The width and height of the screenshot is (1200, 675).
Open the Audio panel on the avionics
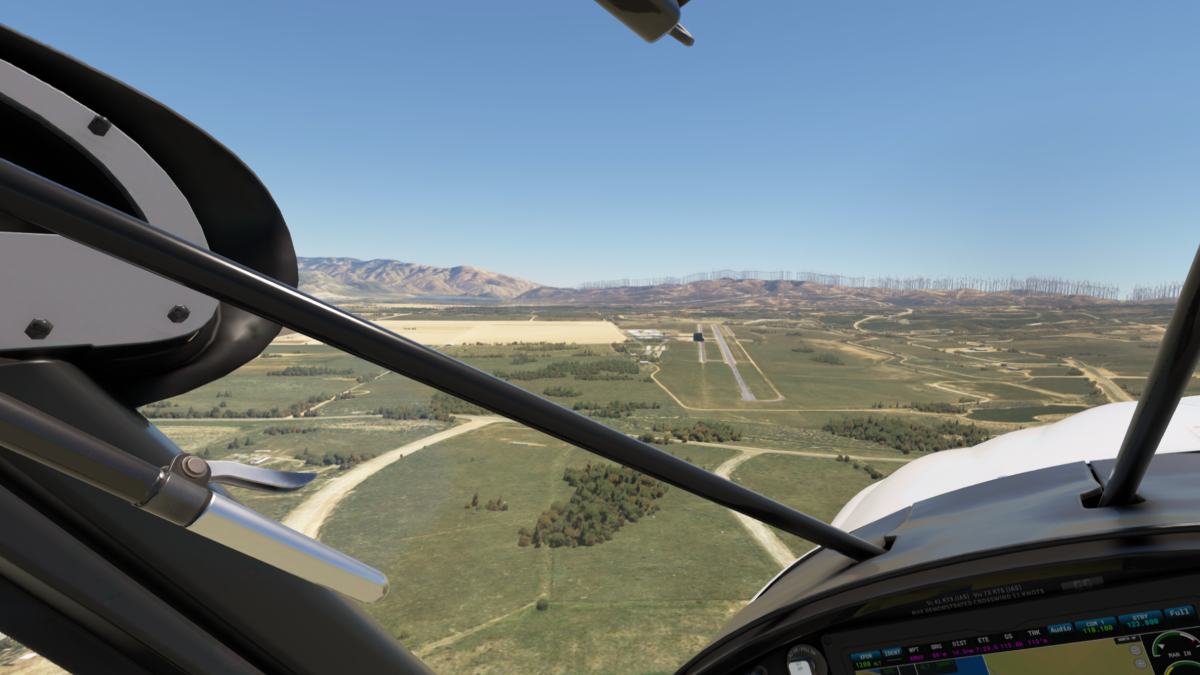[1060, 628]
